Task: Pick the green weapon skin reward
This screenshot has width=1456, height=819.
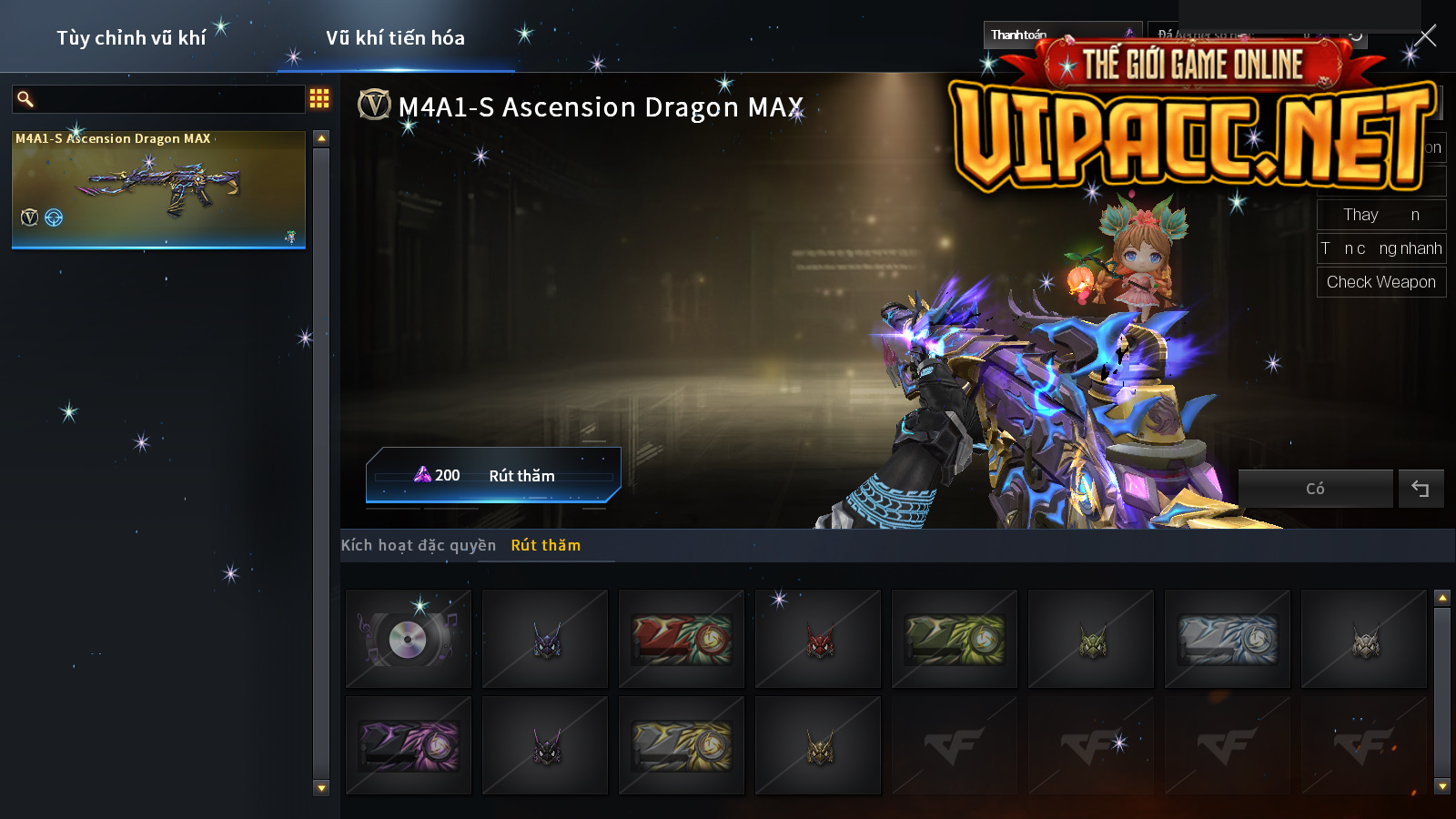Action: pyautogui.click(x=955, y=639)
